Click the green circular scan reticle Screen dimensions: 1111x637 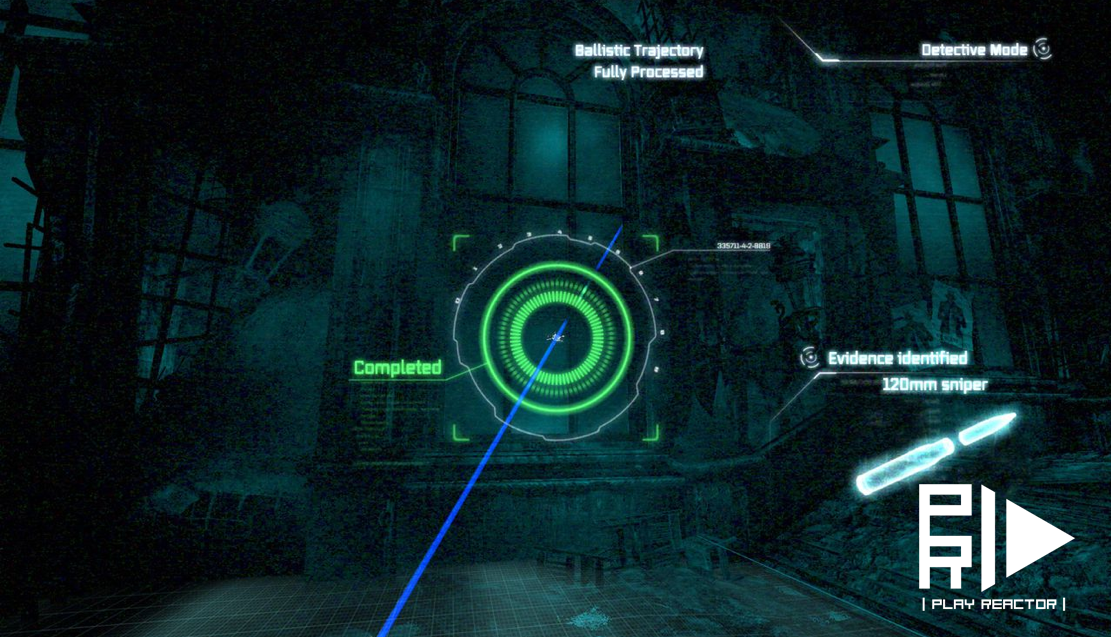click(x=557, y=337)
